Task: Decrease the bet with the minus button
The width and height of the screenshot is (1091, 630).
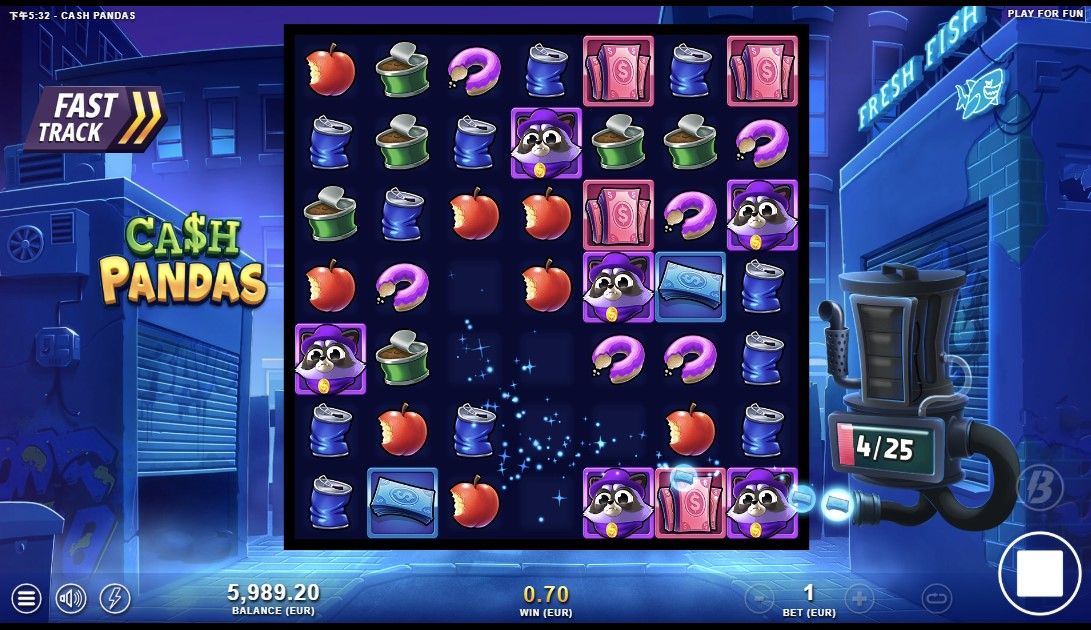Action: pos(759,598)
